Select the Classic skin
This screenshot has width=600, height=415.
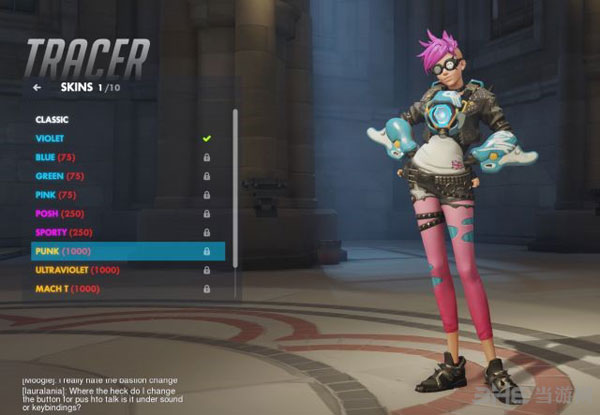click(x=53, y=120)
